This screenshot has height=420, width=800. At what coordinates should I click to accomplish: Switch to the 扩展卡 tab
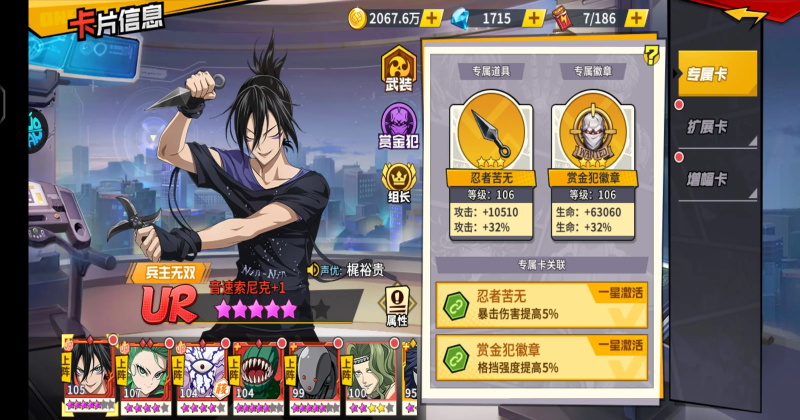pos(712,127)
